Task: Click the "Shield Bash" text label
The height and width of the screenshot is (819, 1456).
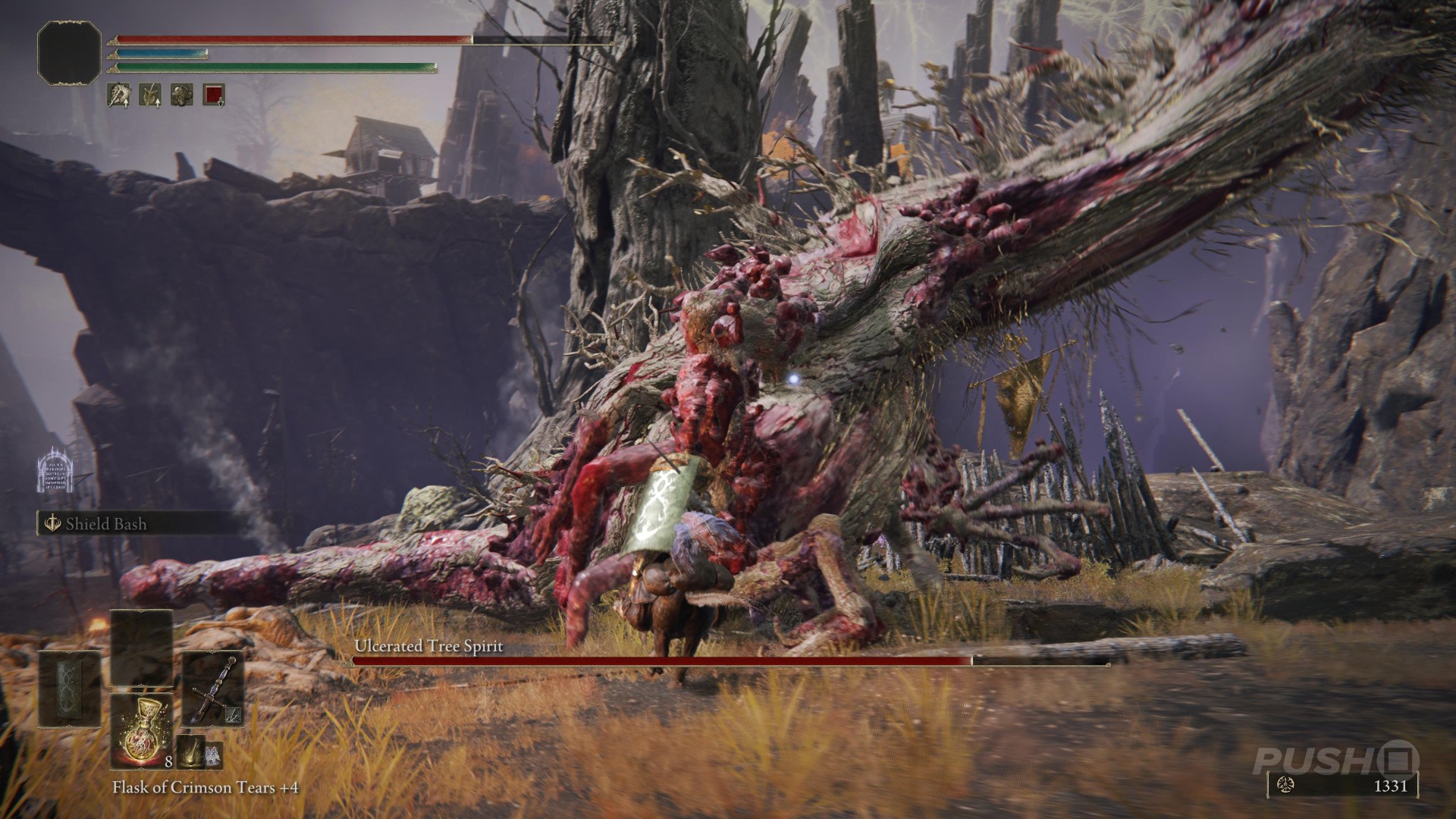Action: 106,524
